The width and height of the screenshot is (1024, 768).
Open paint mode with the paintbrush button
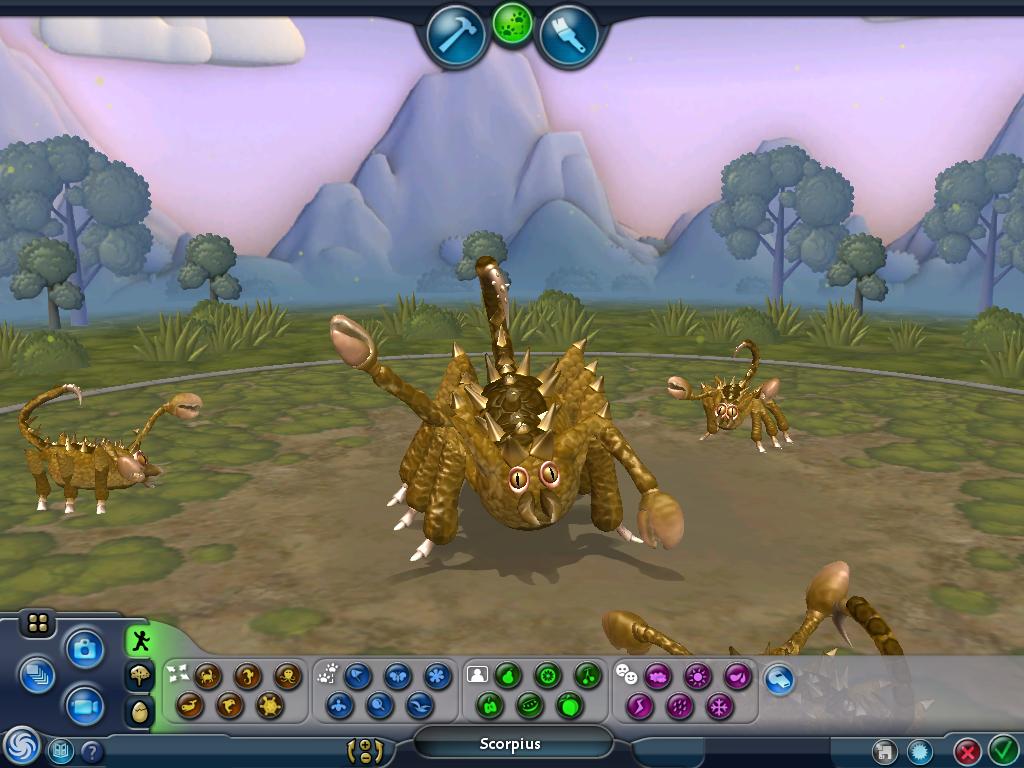coord(569,37)
